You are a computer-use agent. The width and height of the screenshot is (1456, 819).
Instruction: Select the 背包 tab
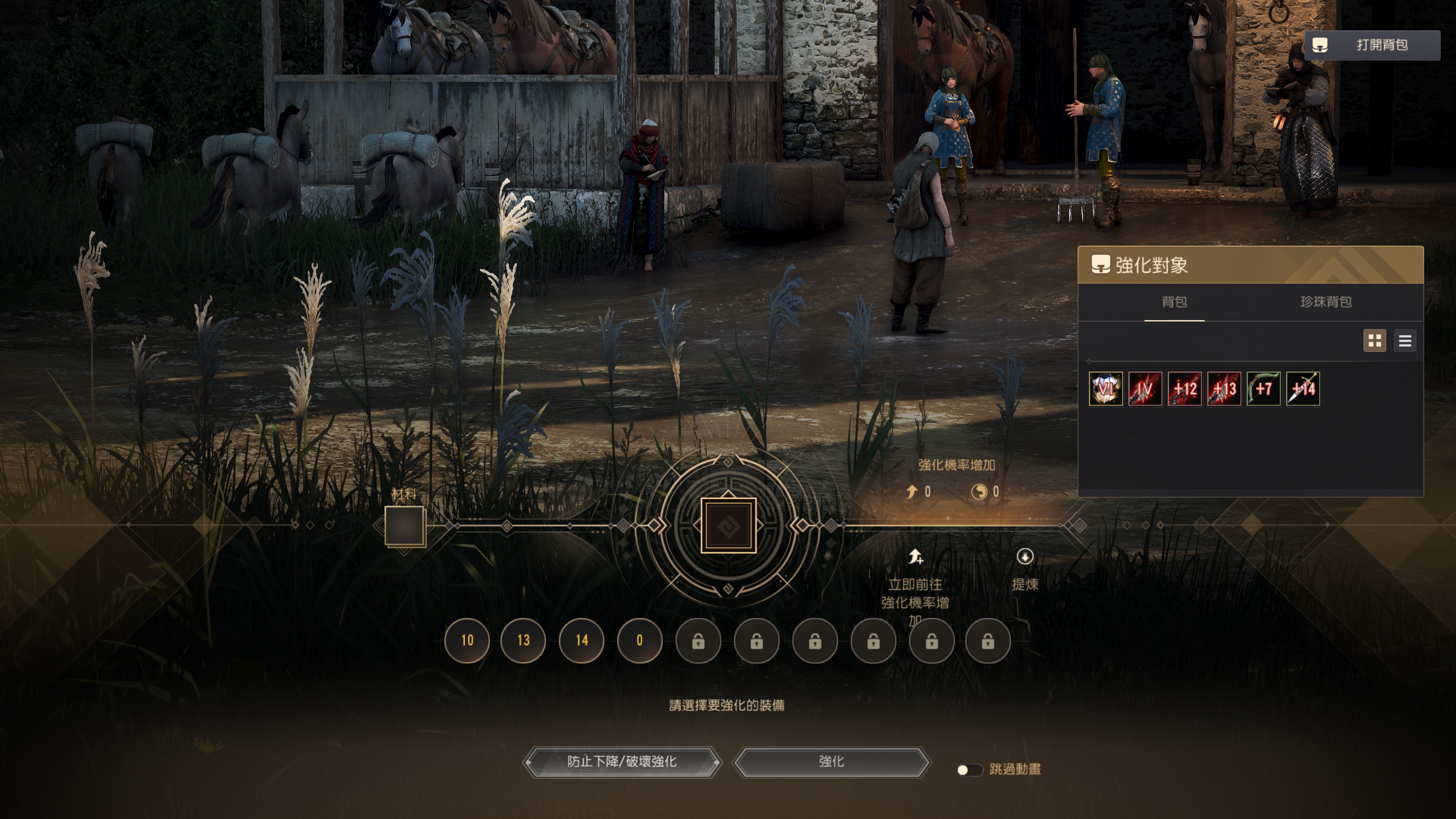(1174, 302)
